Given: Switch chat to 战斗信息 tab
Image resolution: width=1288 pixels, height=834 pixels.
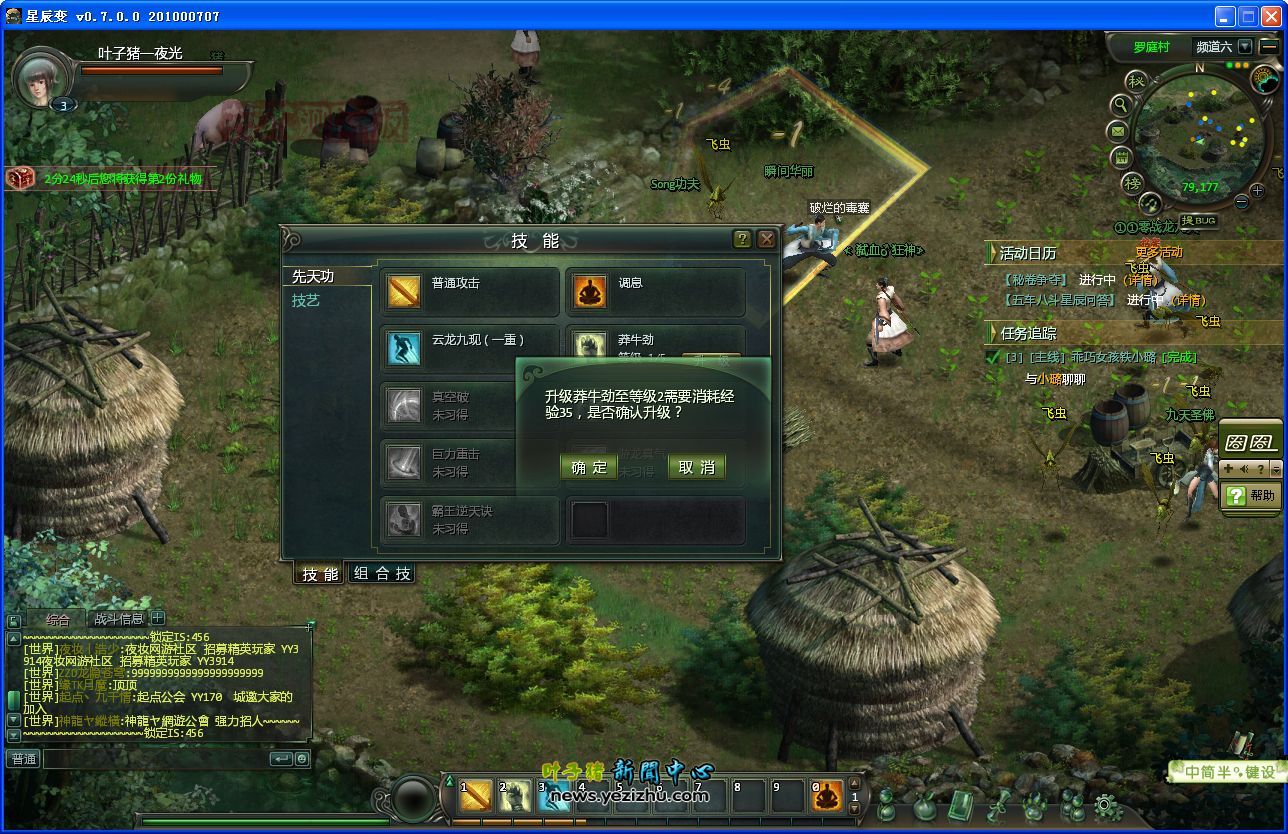Looking at the screenshot, I should [119, 619].
